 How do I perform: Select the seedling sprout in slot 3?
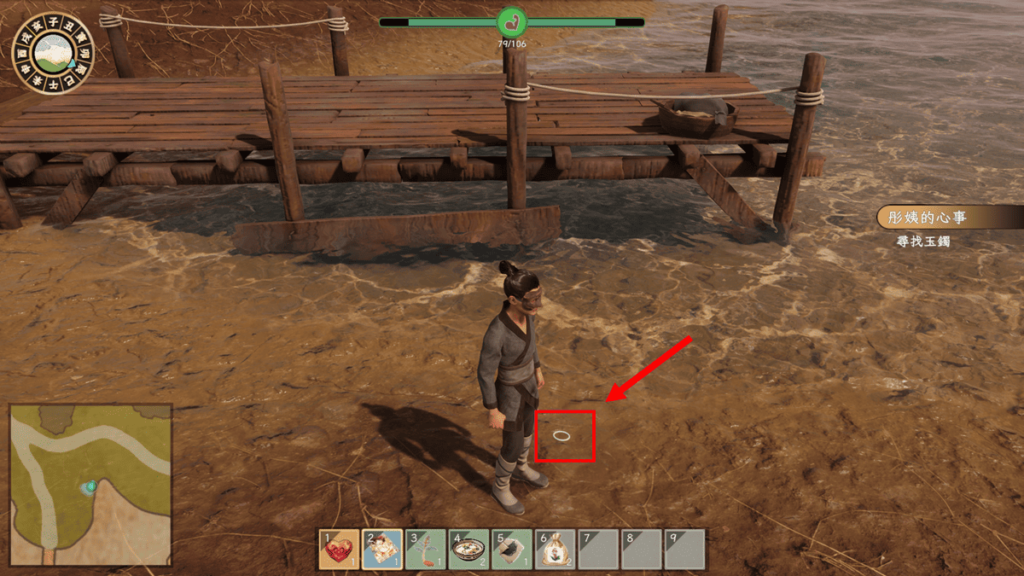coord(425,549)
